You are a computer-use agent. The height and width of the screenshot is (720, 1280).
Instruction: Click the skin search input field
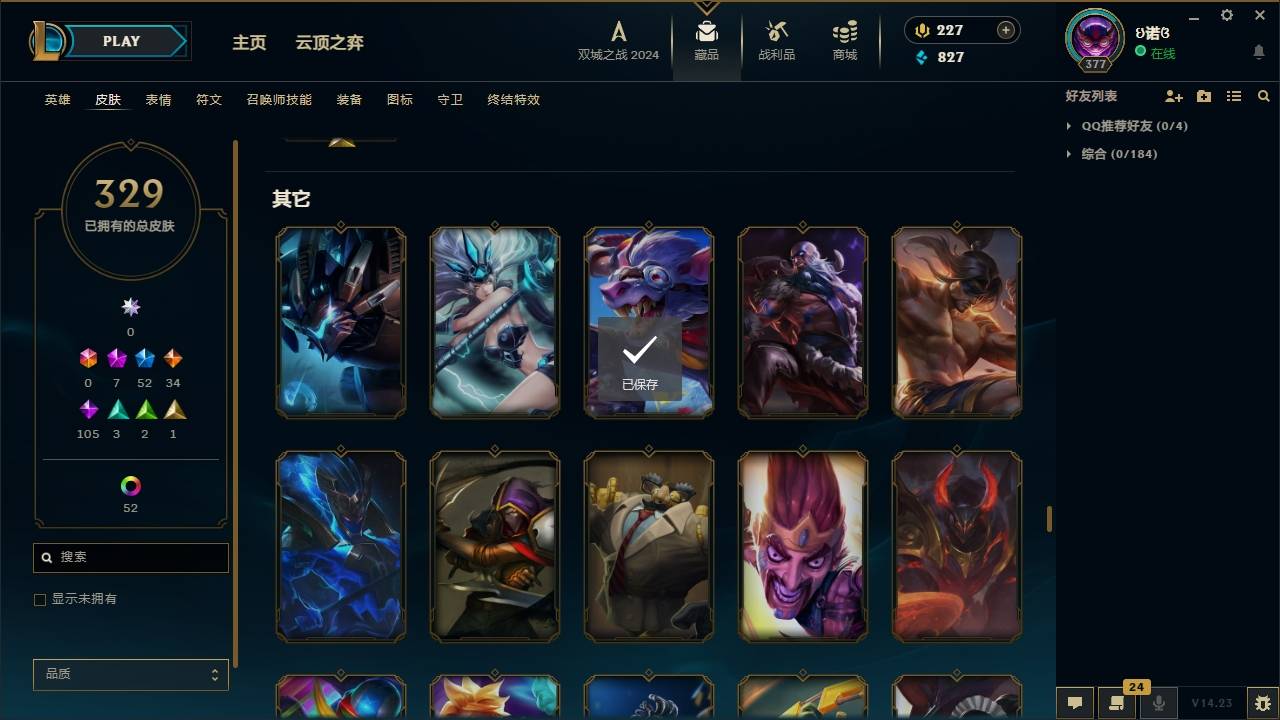(130, 557)
